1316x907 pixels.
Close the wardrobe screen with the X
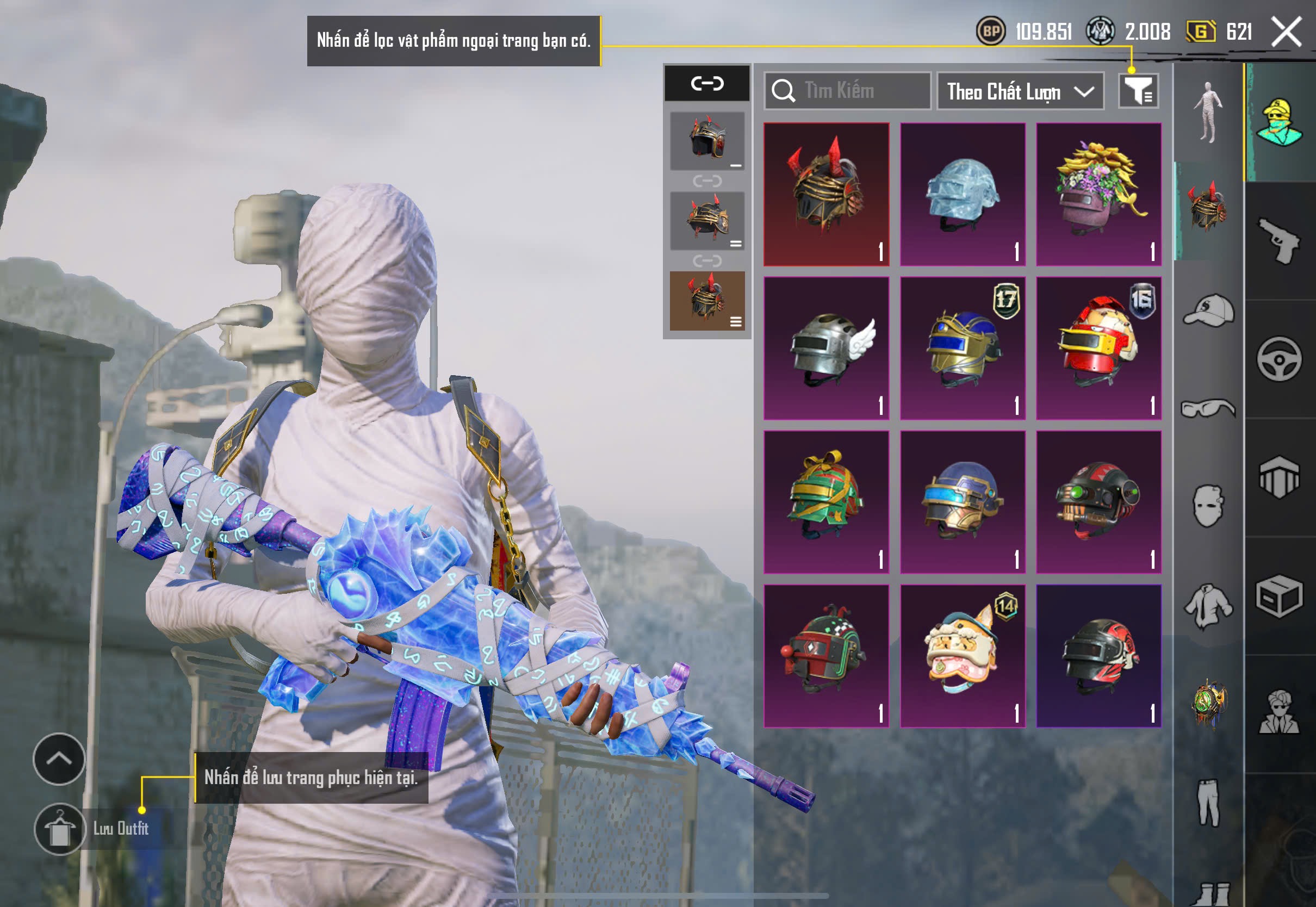[1287, 31]
